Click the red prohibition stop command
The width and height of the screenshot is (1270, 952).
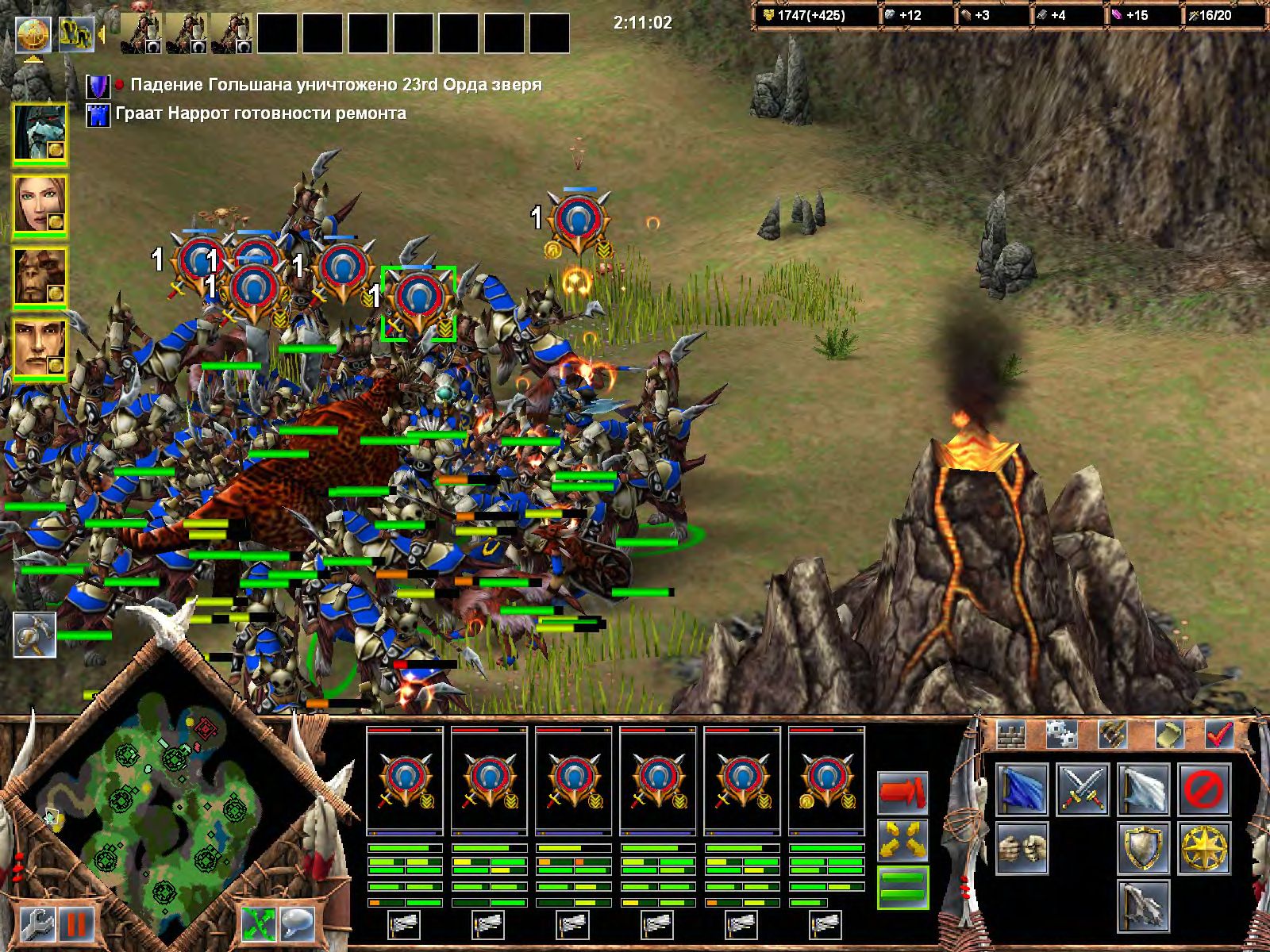point(1205,789)
